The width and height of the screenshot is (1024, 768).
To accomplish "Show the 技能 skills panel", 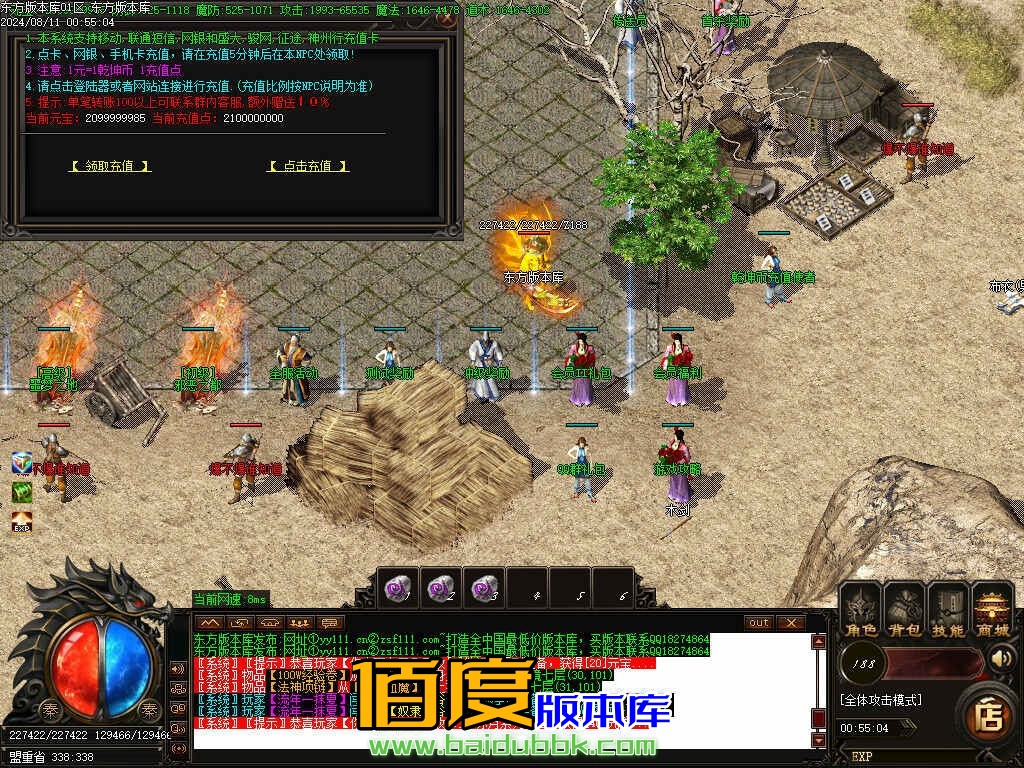I will point(947,608).
